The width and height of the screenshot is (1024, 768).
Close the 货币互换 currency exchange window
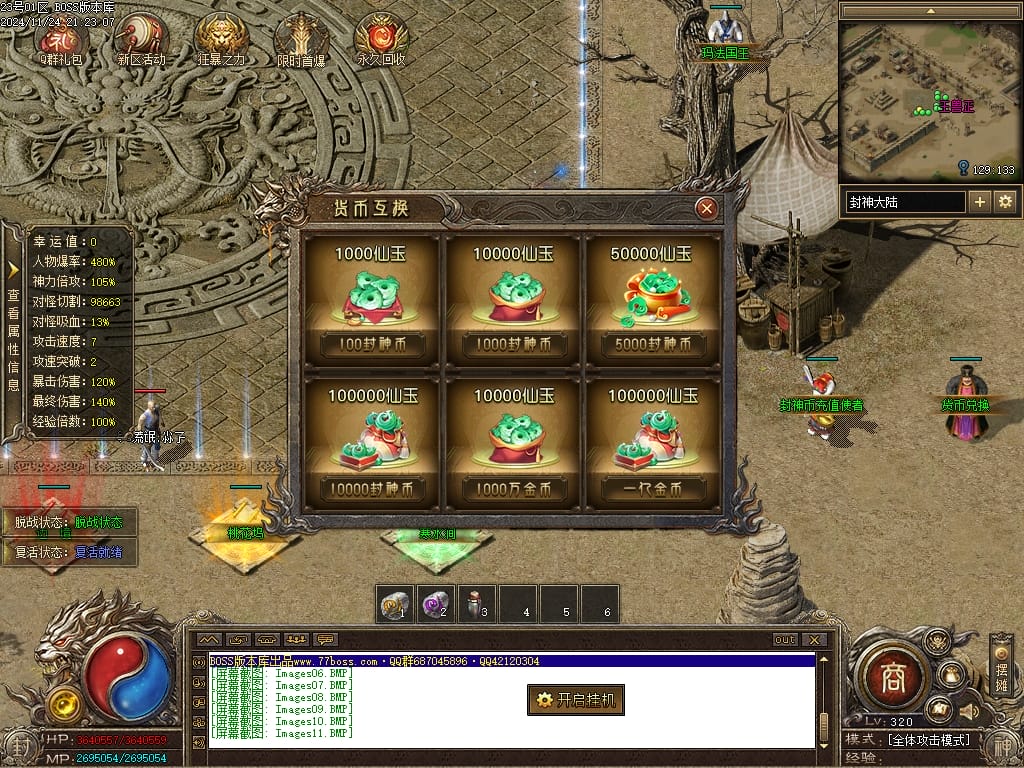[x=707, y=208]
